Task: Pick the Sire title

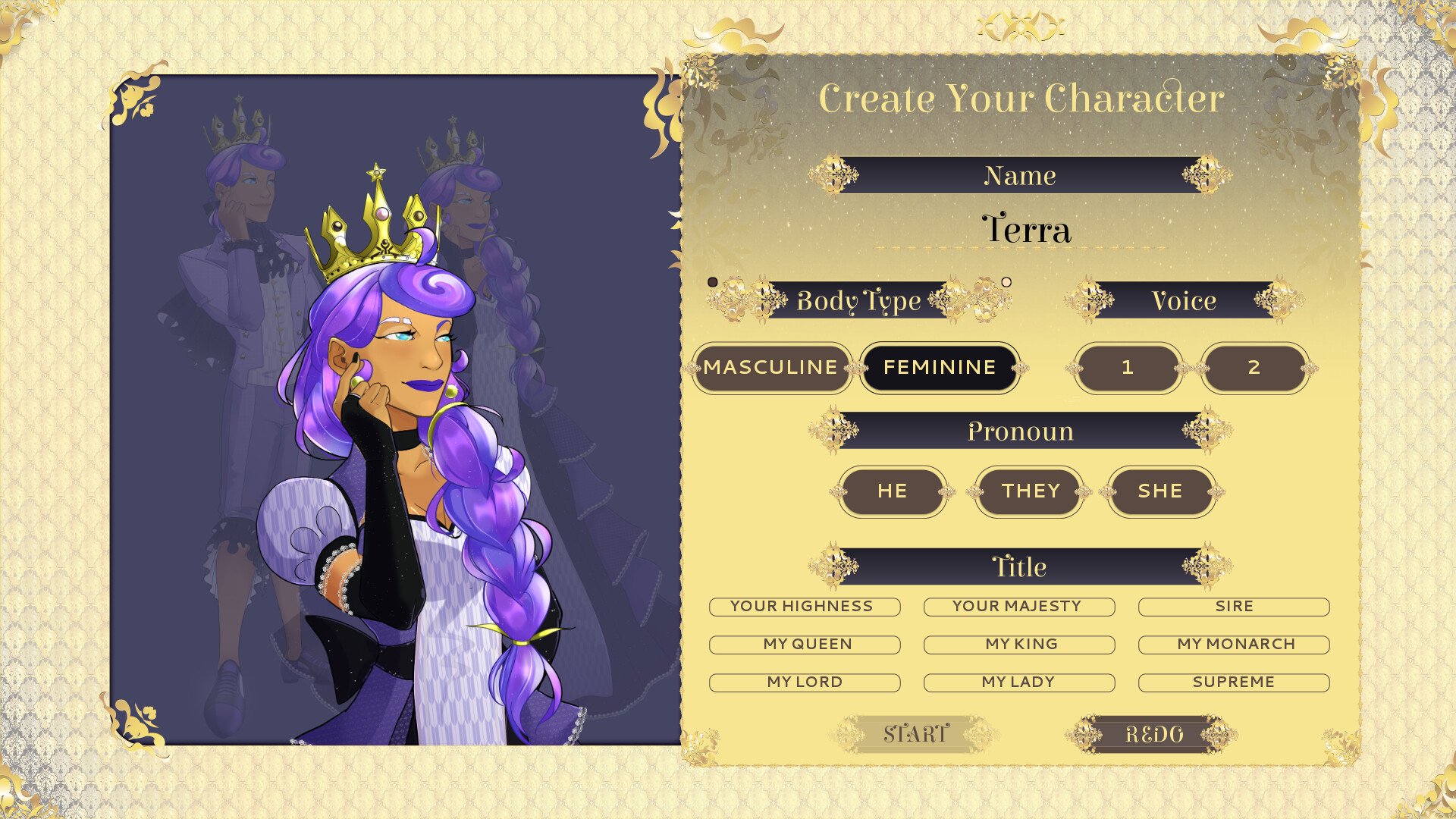Action: click(1234, 606)
